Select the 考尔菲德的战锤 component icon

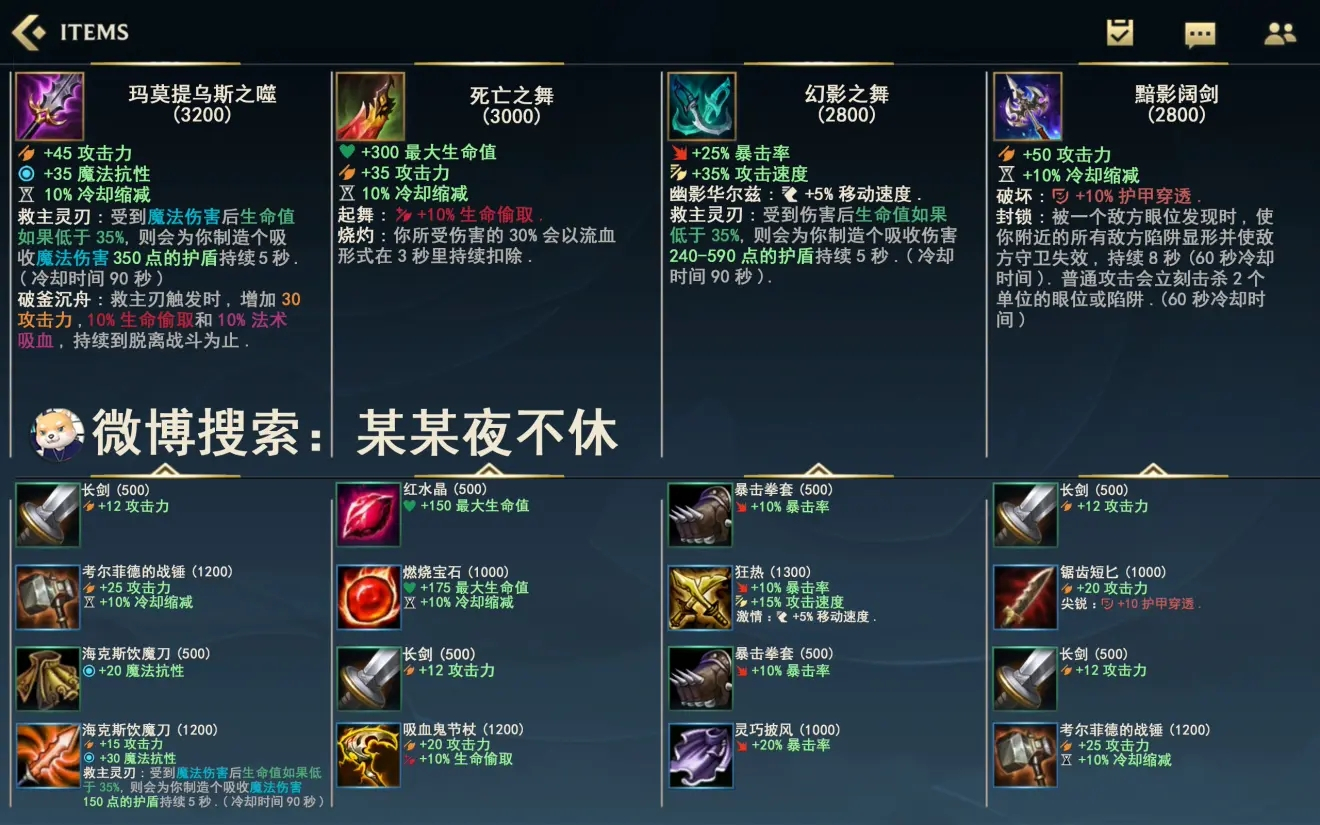pos(47,596)
